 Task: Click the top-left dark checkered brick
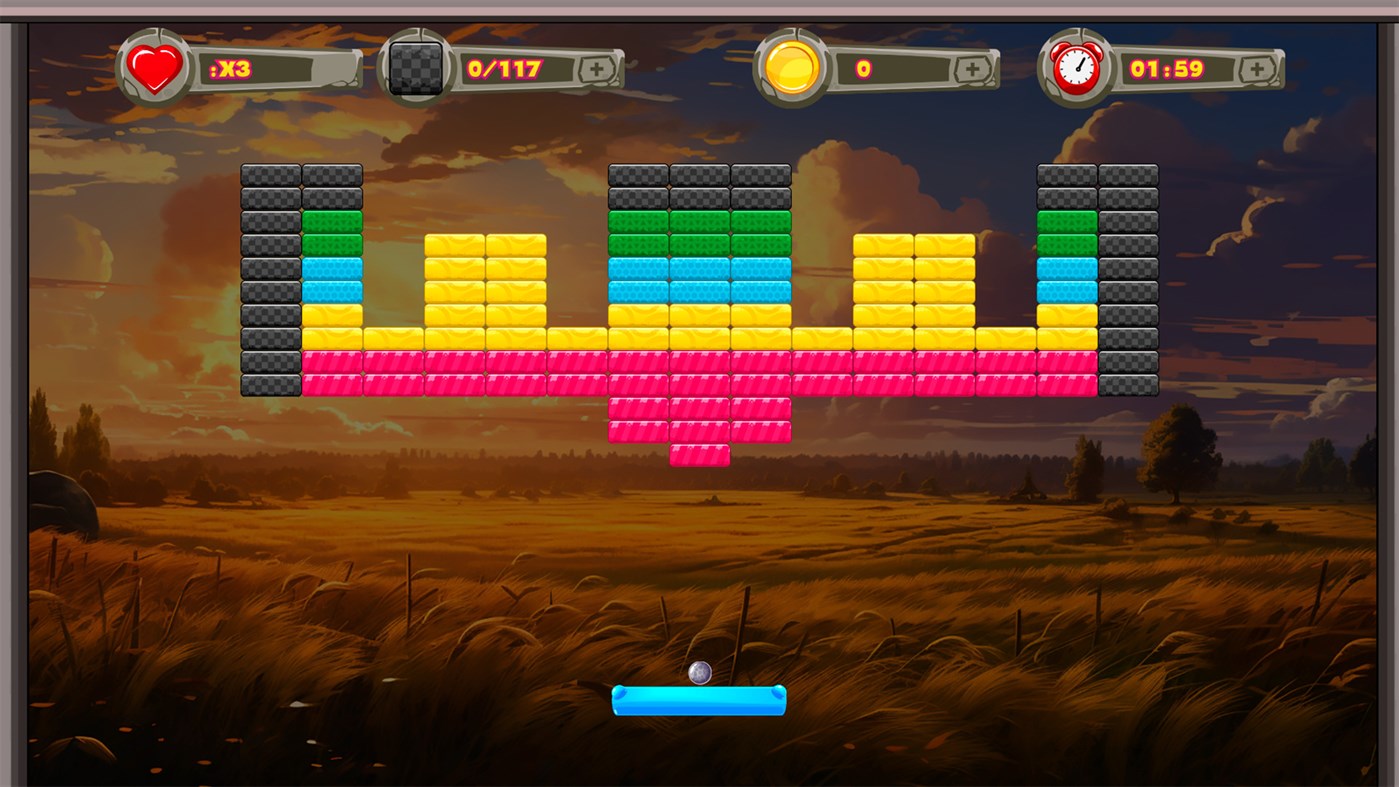[270, 172]
